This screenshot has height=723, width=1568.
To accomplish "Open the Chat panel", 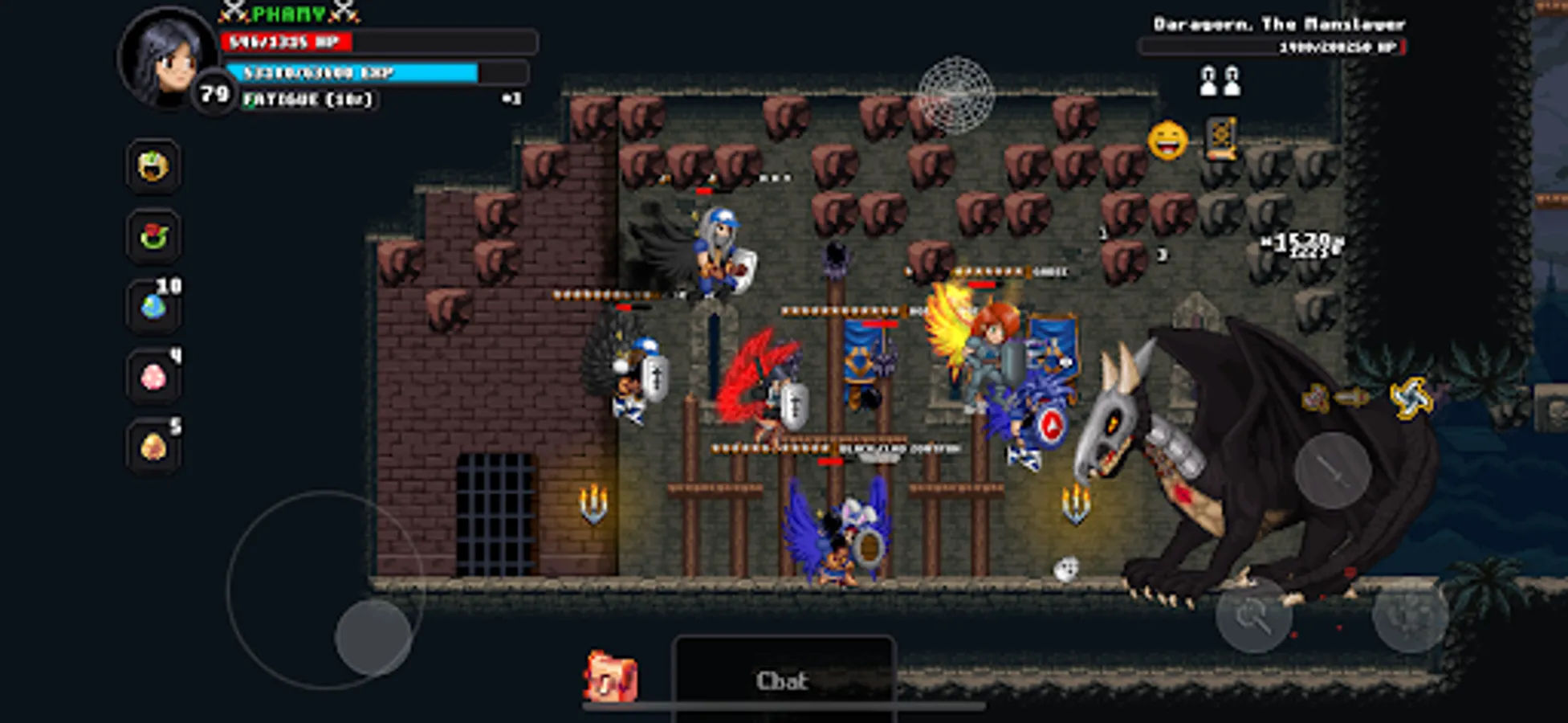I will (784, 680).
